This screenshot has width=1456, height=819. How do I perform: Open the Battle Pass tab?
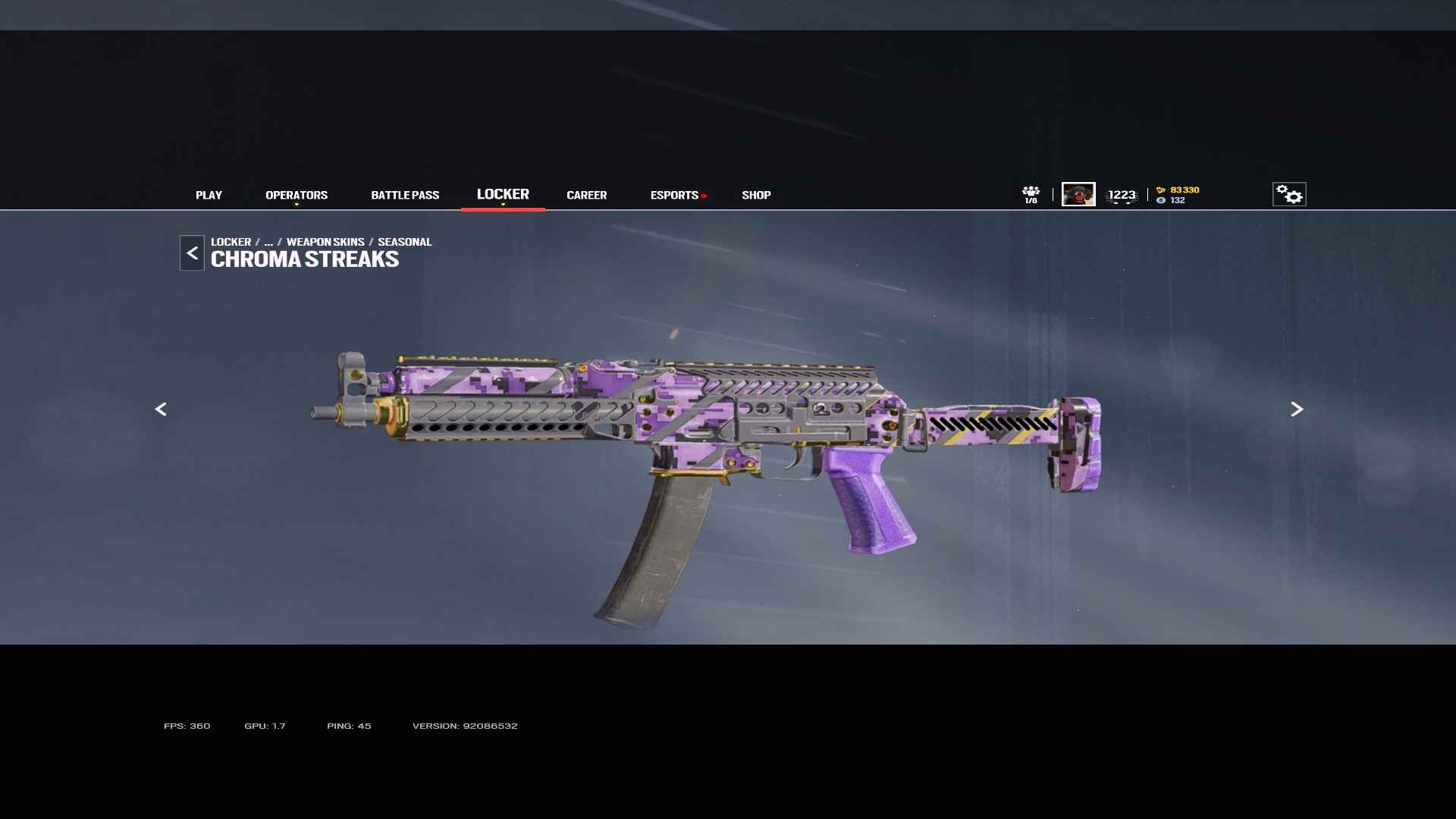405,196
